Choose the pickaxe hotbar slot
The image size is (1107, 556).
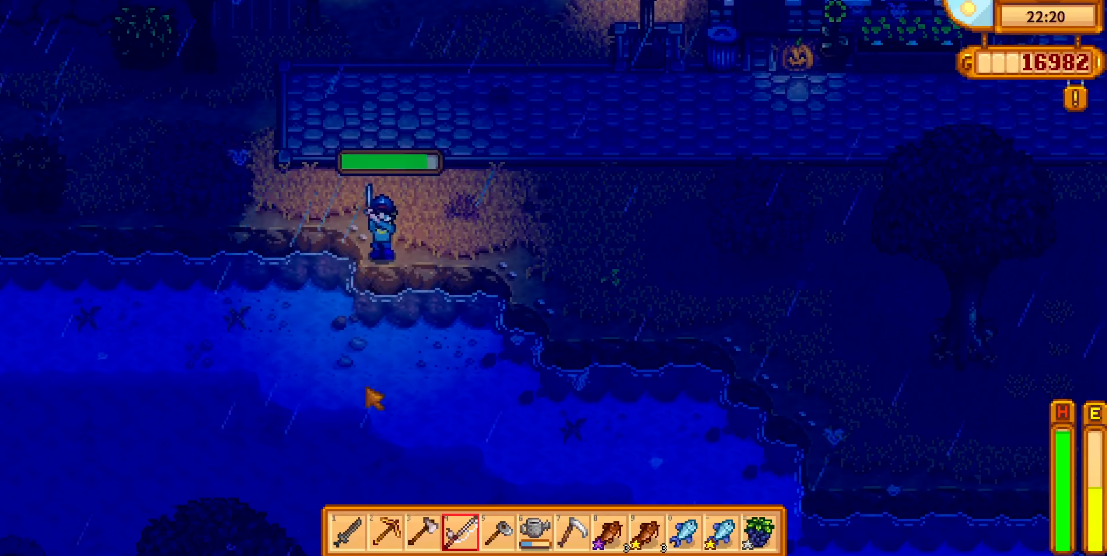click(x=384, y=529)
